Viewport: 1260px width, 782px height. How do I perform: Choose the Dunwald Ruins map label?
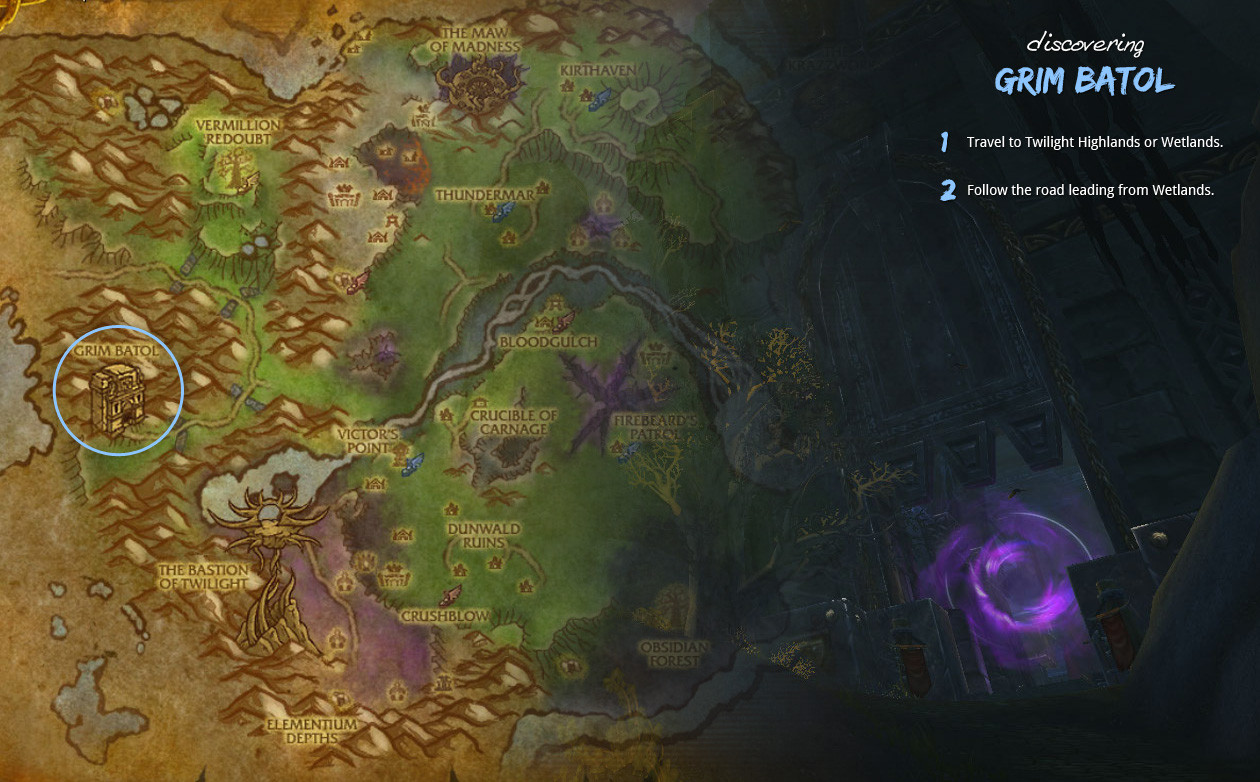(476, 535)
